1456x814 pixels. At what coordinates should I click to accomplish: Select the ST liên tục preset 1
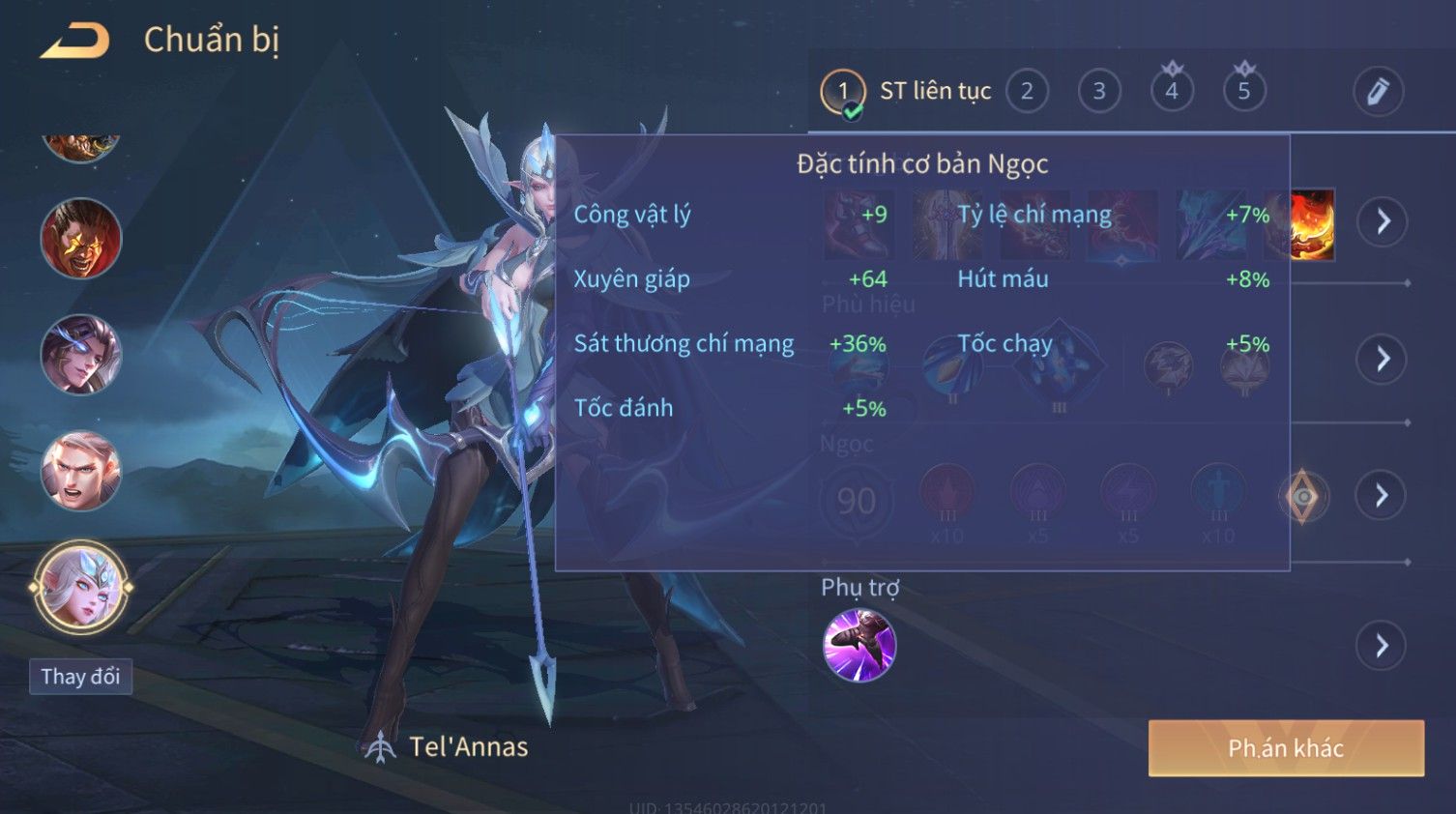coord(843,92)
